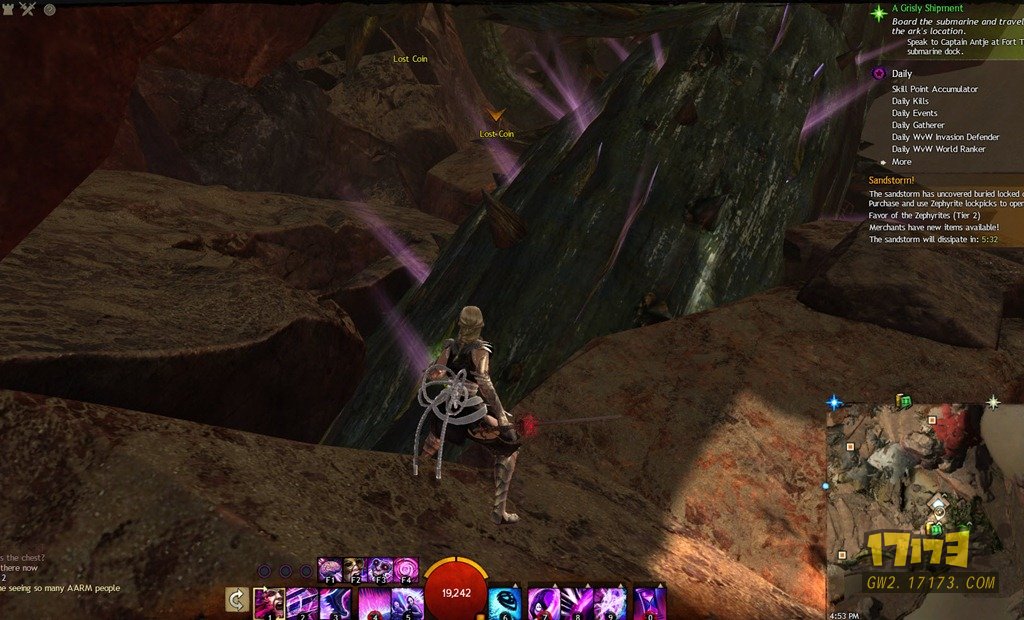Image resolution: width=1024 pixels, height=620 pixels.
Task: Open the castle tower WvW menu icon
Action: pos(9,8)
